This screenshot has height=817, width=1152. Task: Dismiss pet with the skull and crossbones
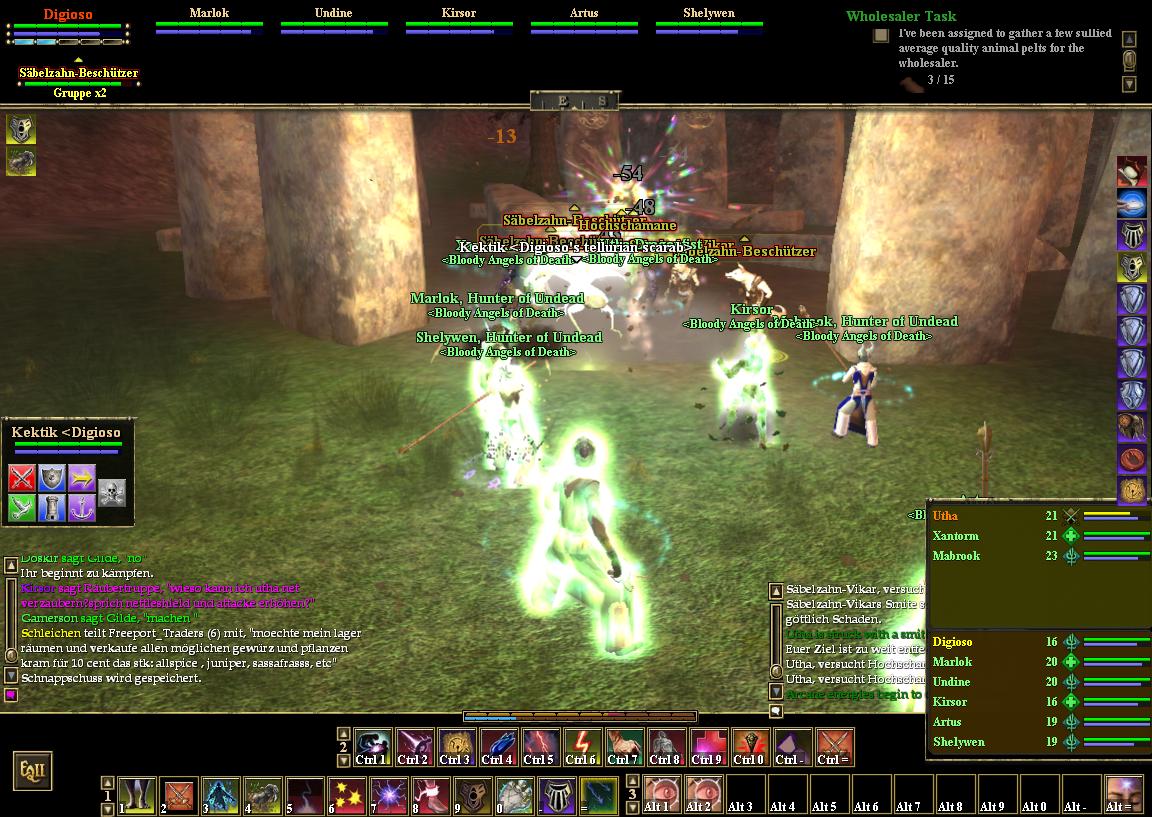(112, 492)
